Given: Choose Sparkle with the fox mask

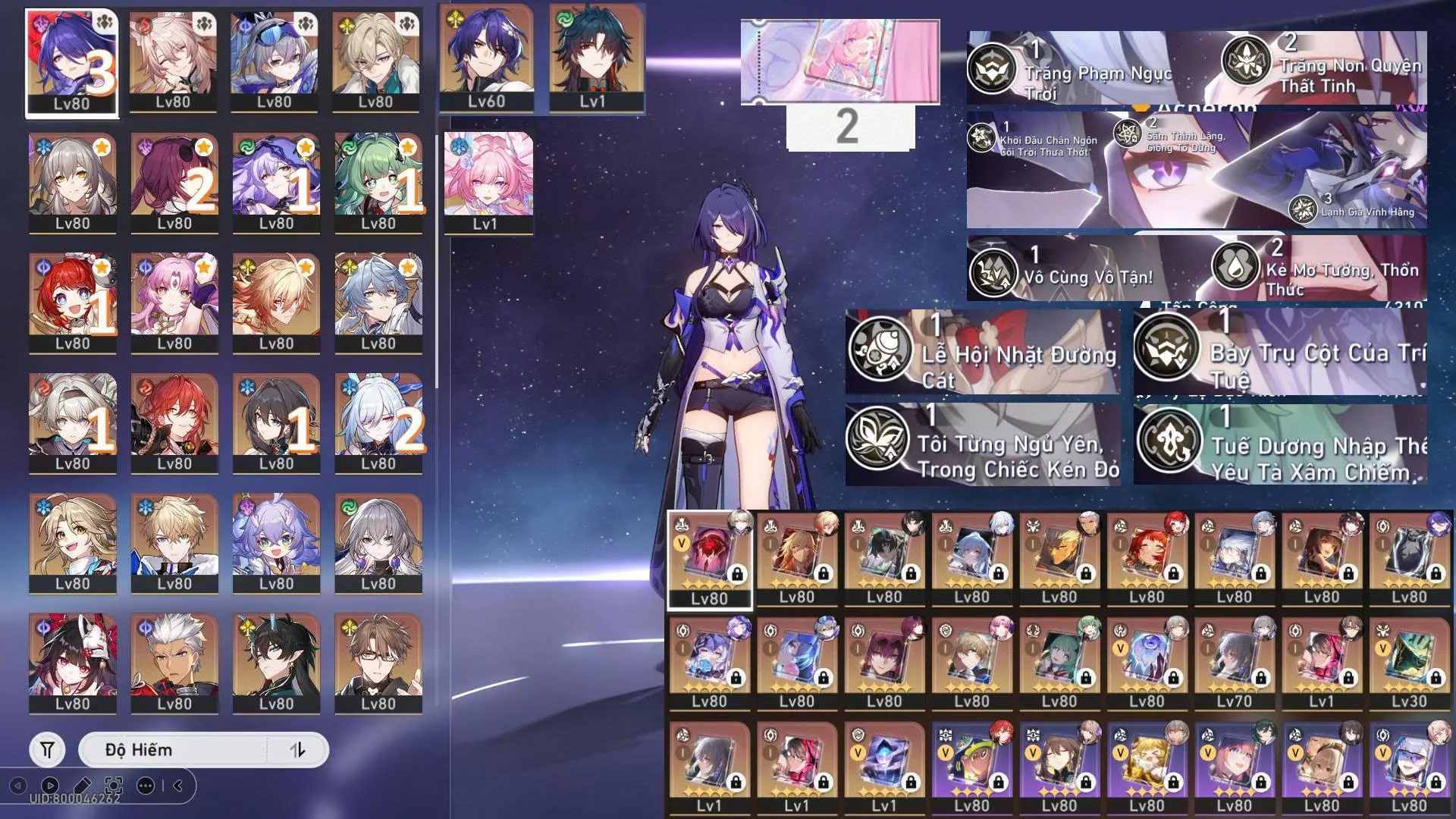Looking at the screenshot, I should [x=73, y=662].
